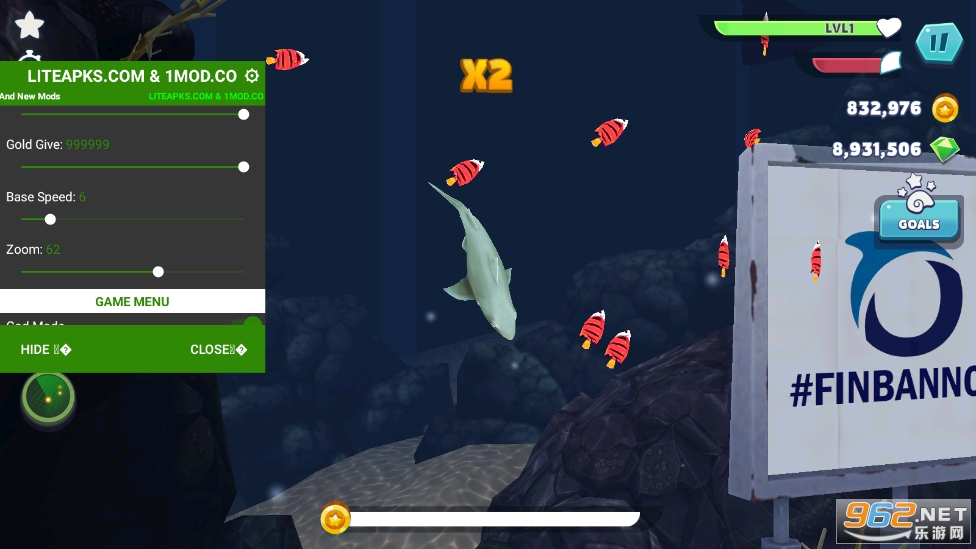Tap the green radar minimap
This screenshot has height=549, width=976.
pos(48,396)
